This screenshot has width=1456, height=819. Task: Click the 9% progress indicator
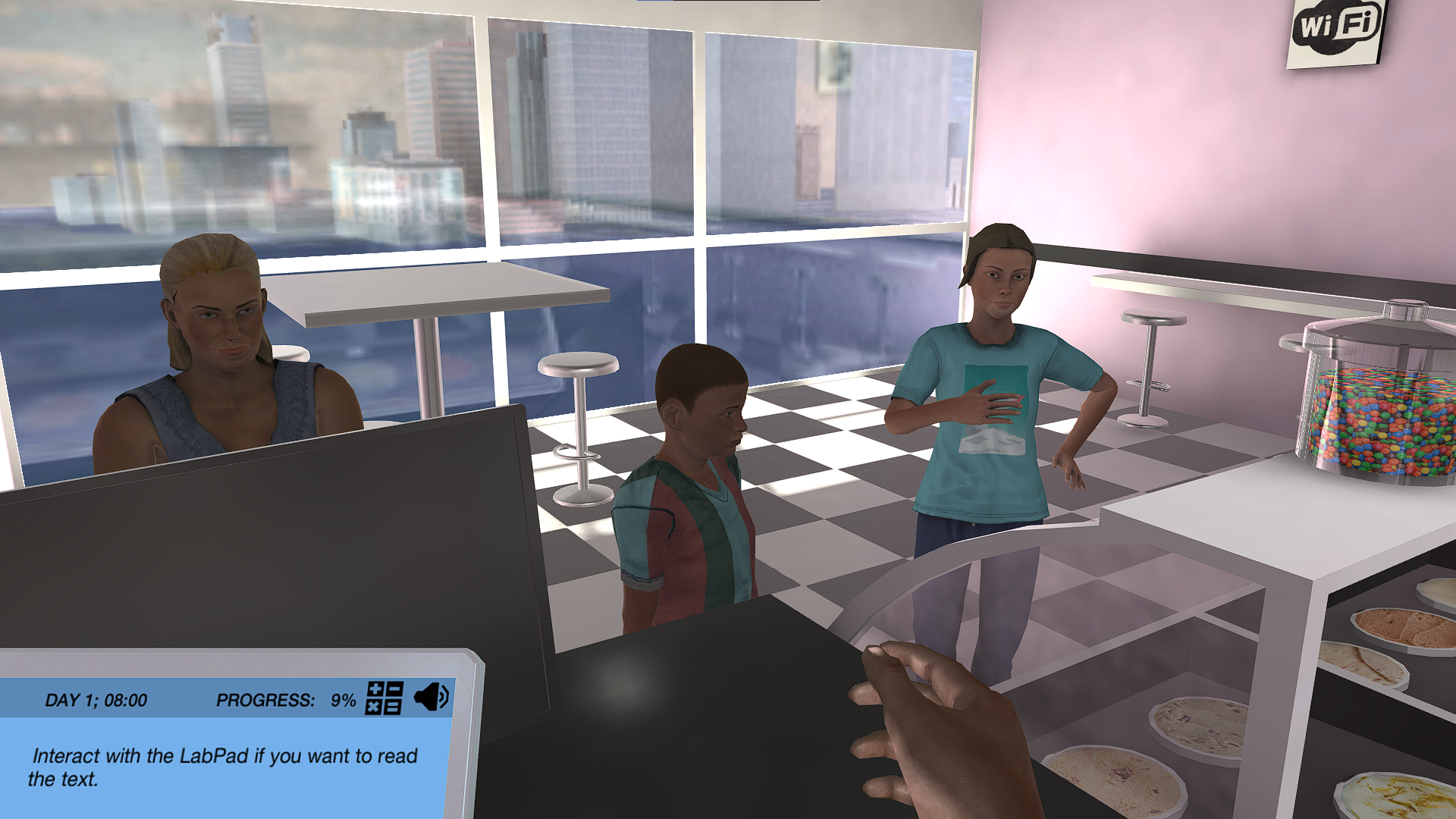click(342, 700)
